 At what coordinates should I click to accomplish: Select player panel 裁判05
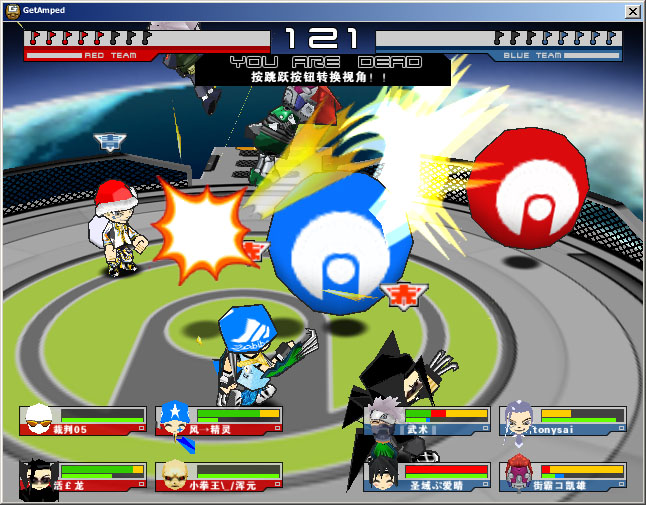pos(83,421)
